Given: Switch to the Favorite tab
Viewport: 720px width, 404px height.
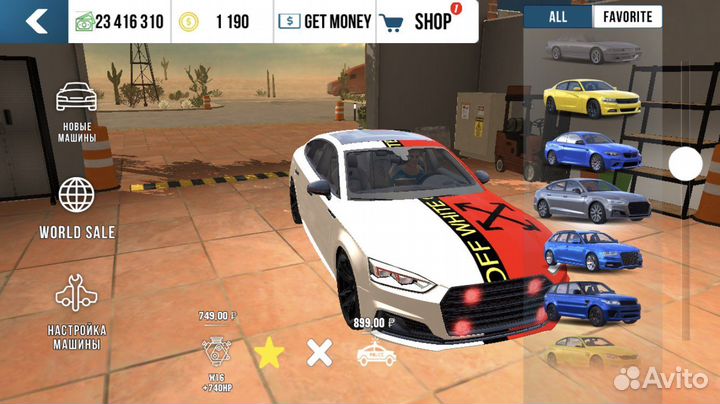Looking at the screenshot, I should click(627, 17).
